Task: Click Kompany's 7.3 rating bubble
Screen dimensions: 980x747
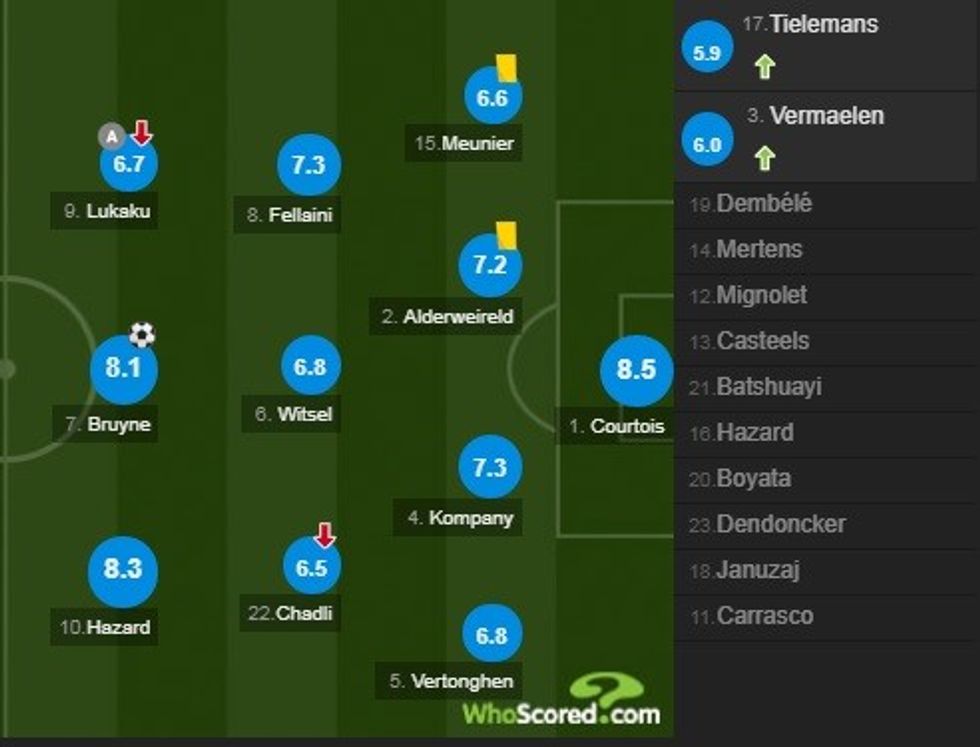Action: point(490,467)
